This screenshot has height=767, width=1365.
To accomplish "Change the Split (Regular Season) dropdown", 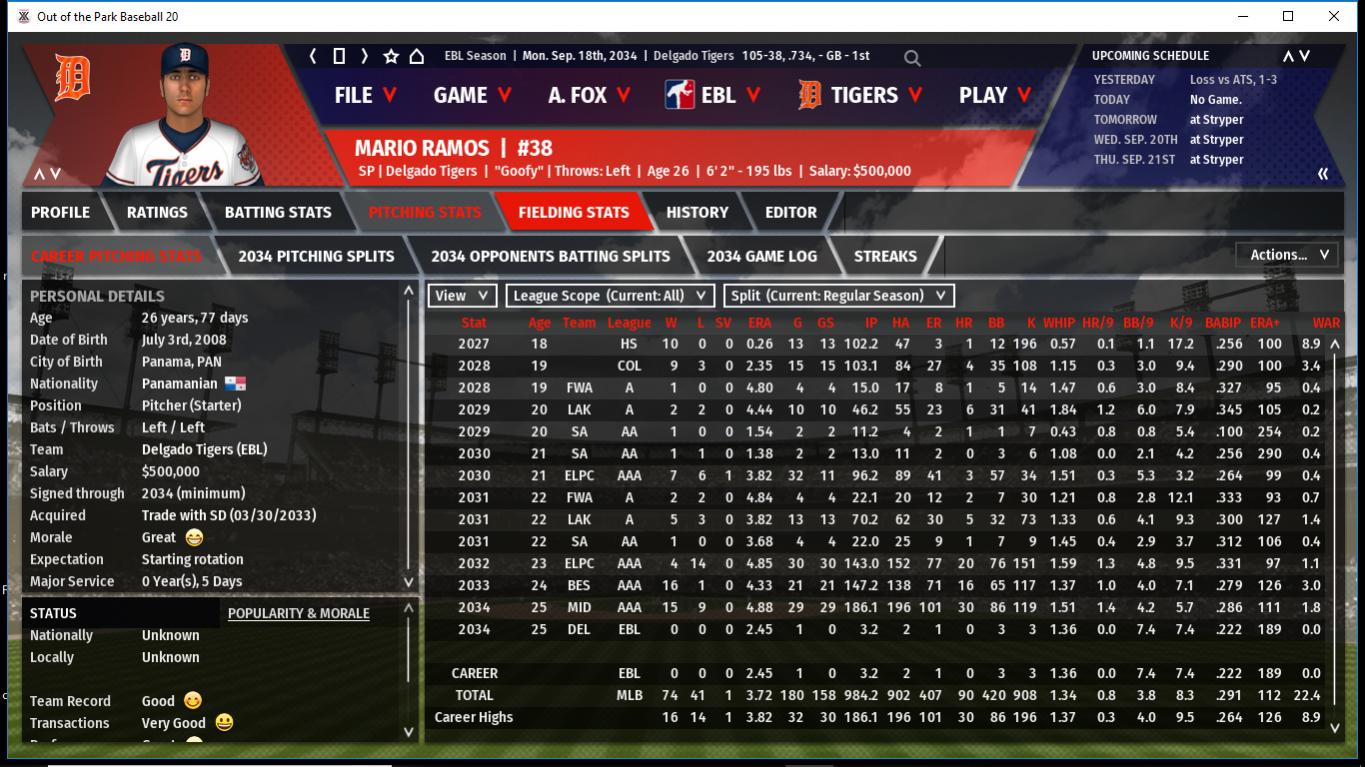I will click(x=838, y=296).
